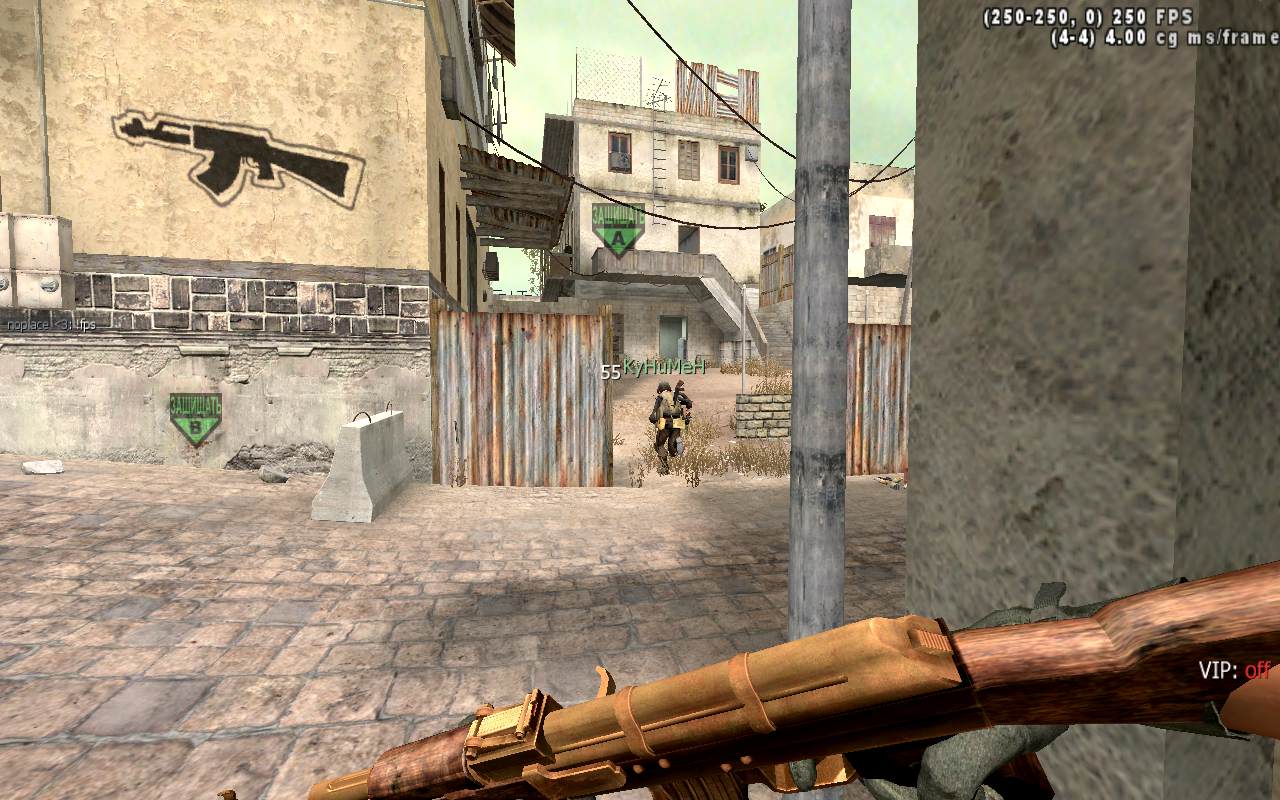The image size is (1280, 800).
Task: Select the green defend B objective marker
Action: [x=195, y=418]
